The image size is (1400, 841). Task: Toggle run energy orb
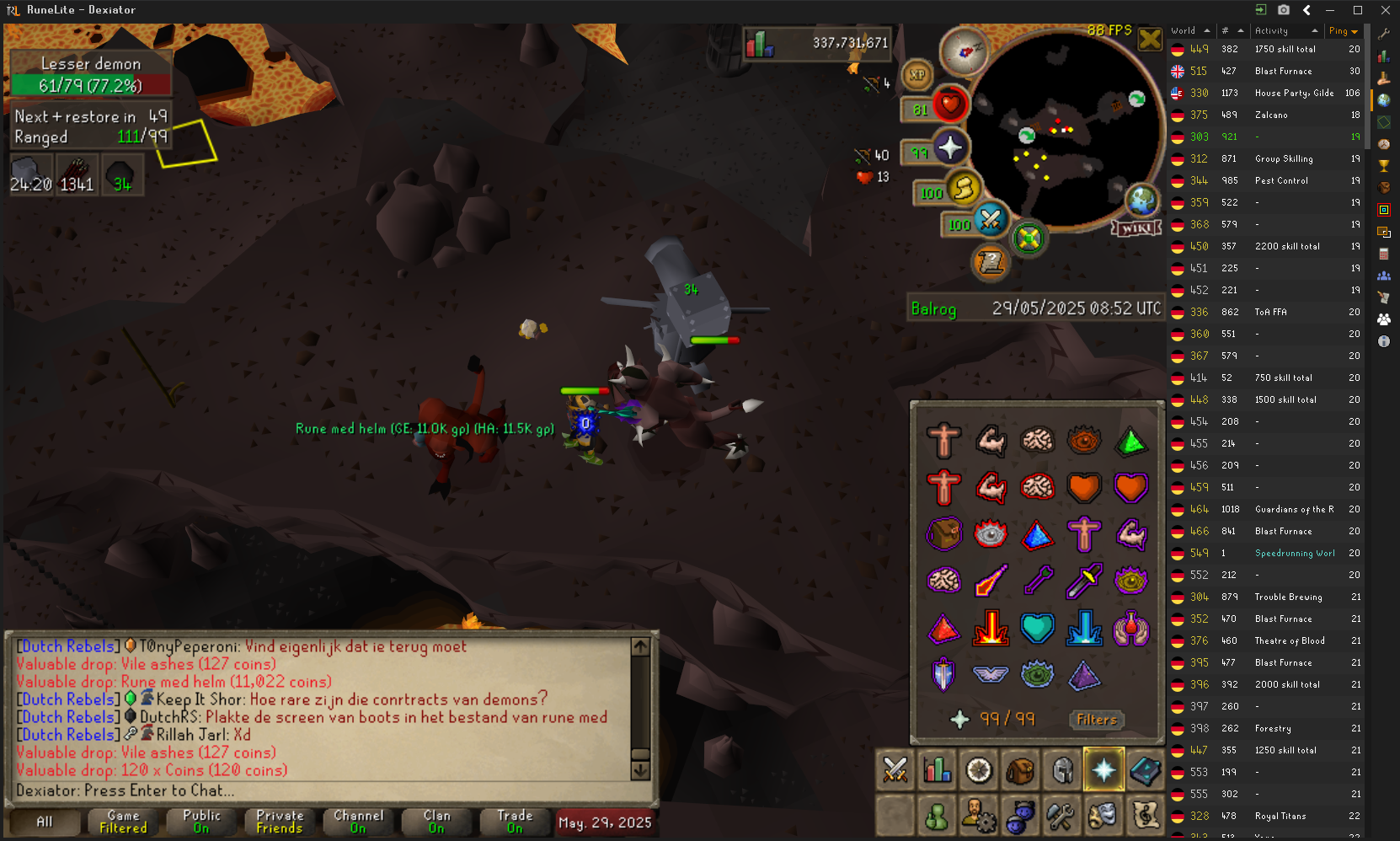(964, 188)
